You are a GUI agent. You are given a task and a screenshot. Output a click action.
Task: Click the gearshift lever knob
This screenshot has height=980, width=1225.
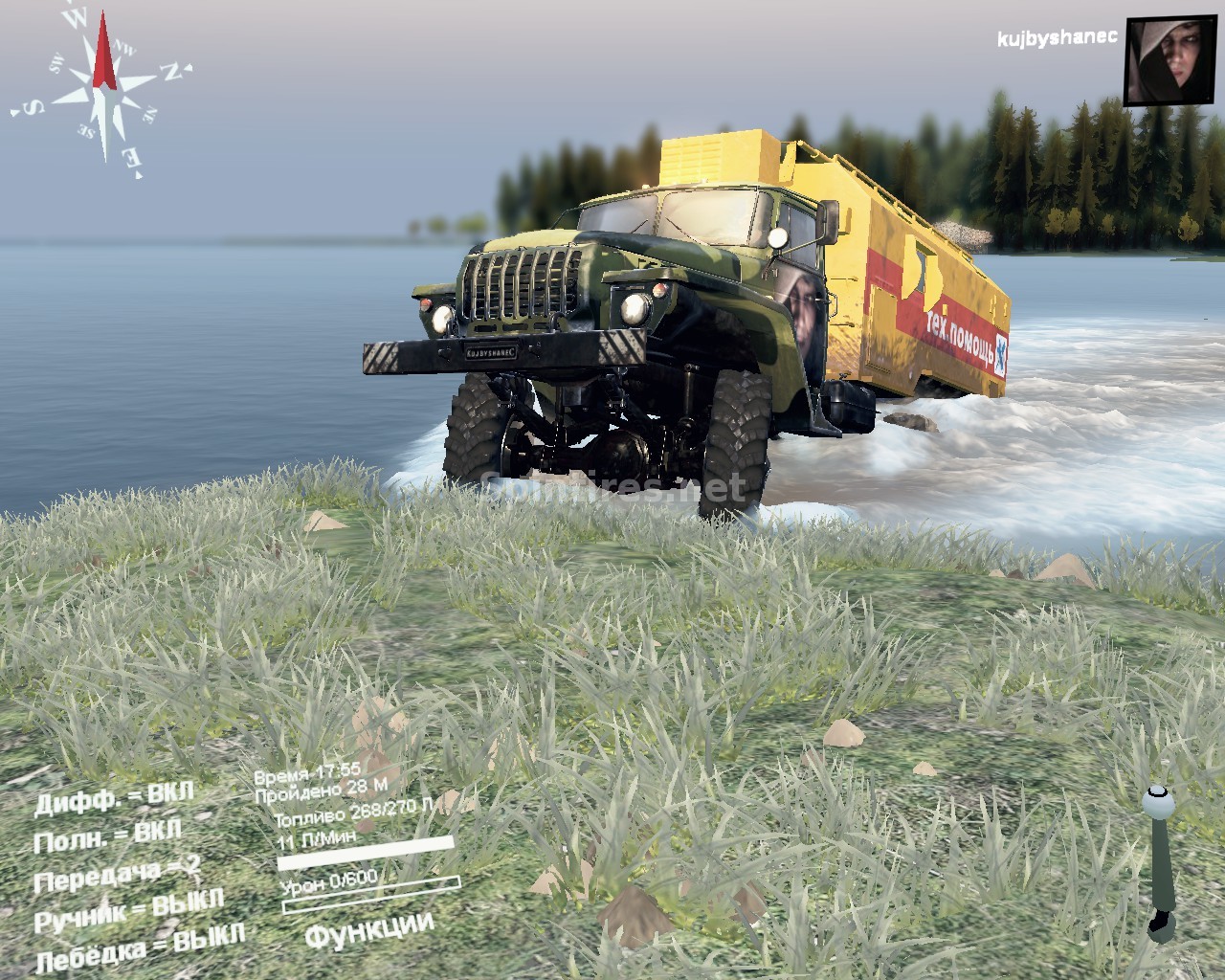tap(1159, 800)
